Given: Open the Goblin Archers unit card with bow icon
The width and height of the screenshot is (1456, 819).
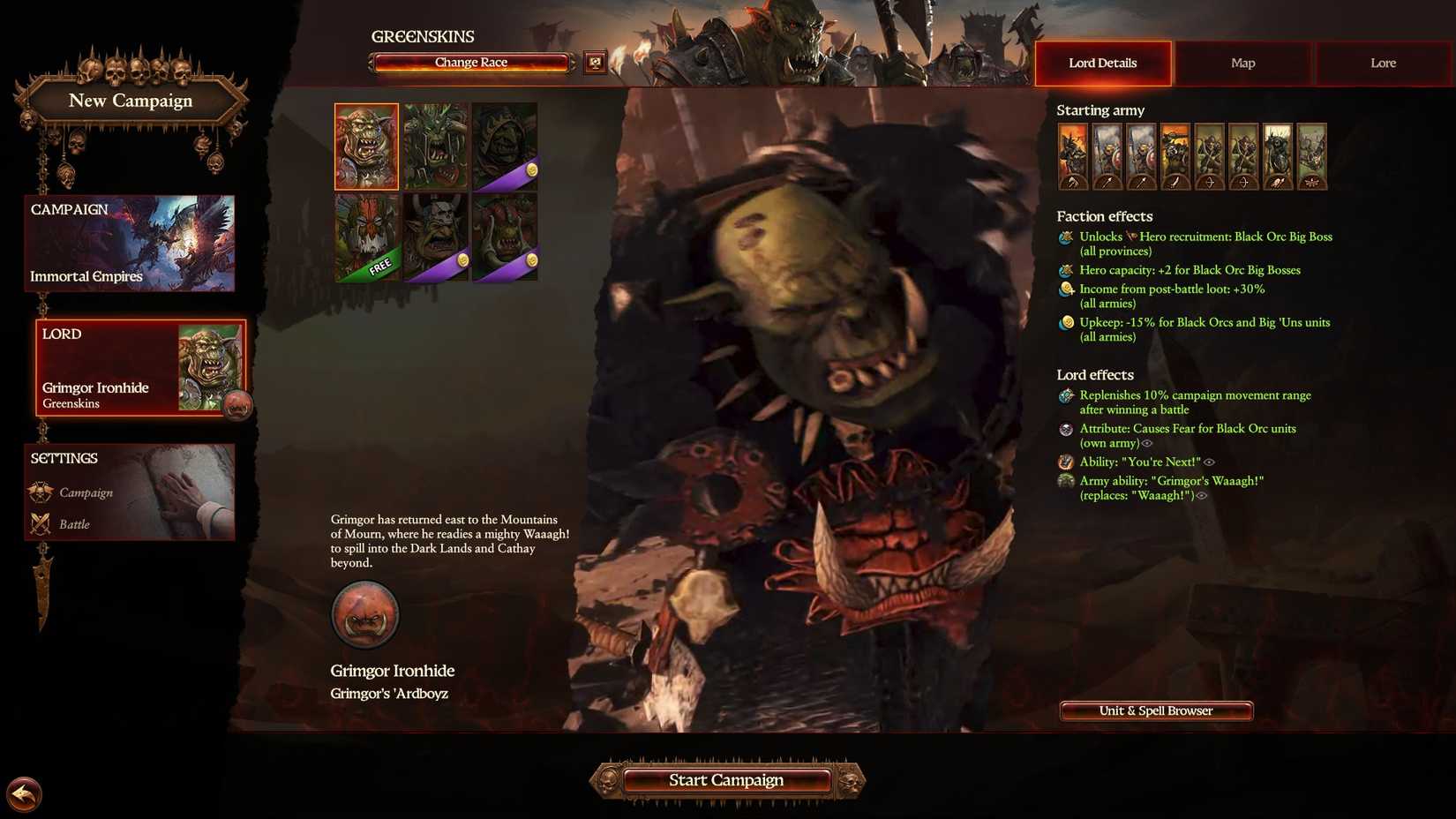Looking at the screenshot, I should click(1209, 154).
